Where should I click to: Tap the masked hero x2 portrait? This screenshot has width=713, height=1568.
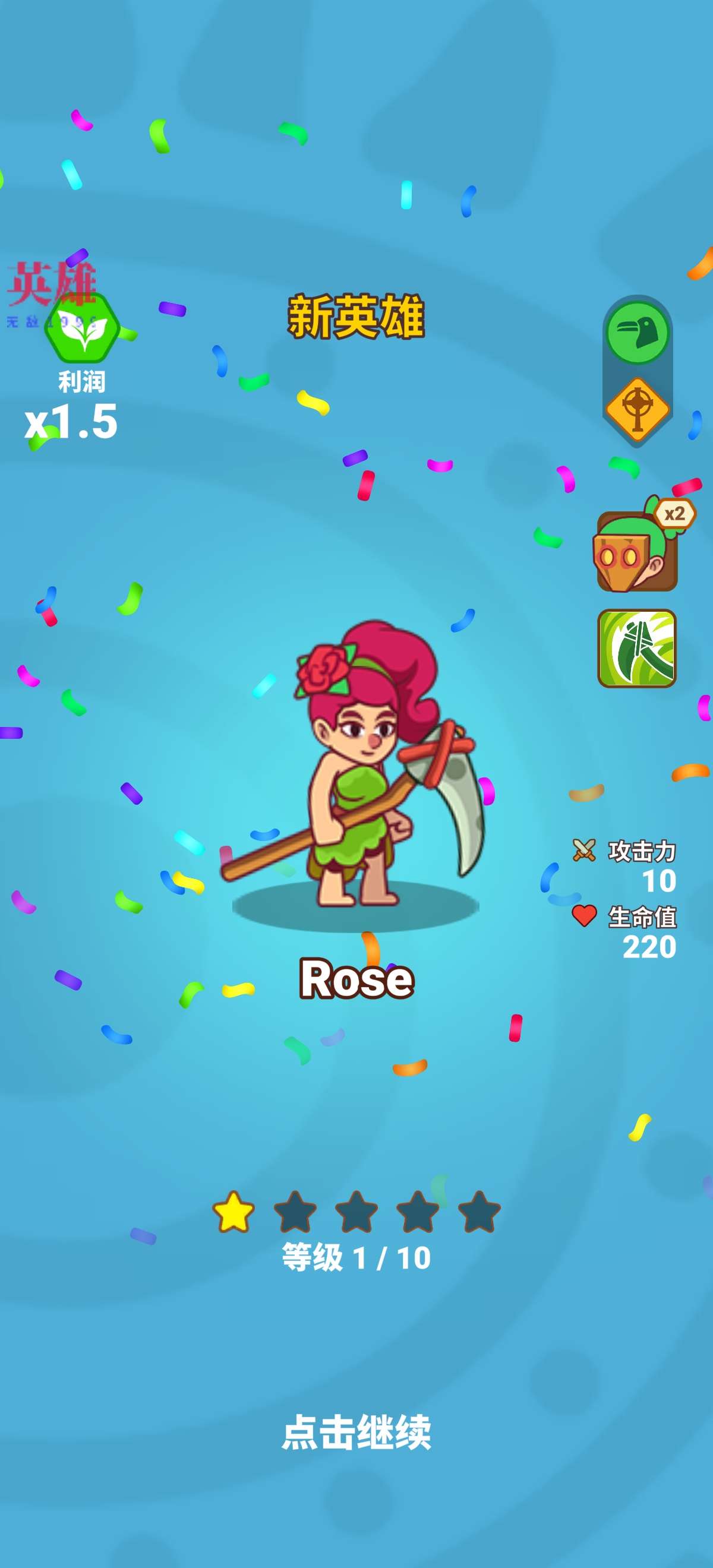637,550
